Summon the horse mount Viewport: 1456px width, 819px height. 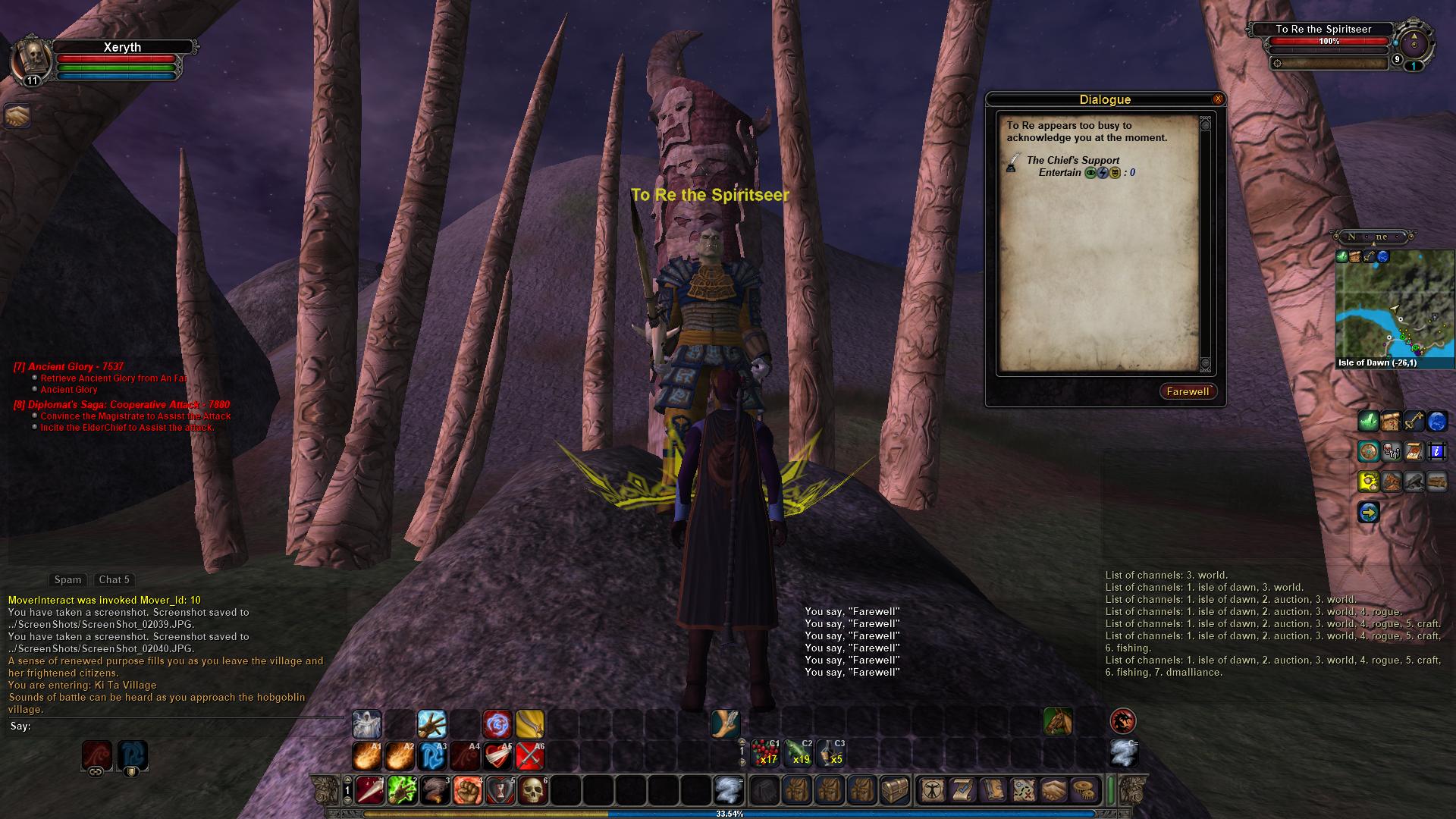[1058, 721]
